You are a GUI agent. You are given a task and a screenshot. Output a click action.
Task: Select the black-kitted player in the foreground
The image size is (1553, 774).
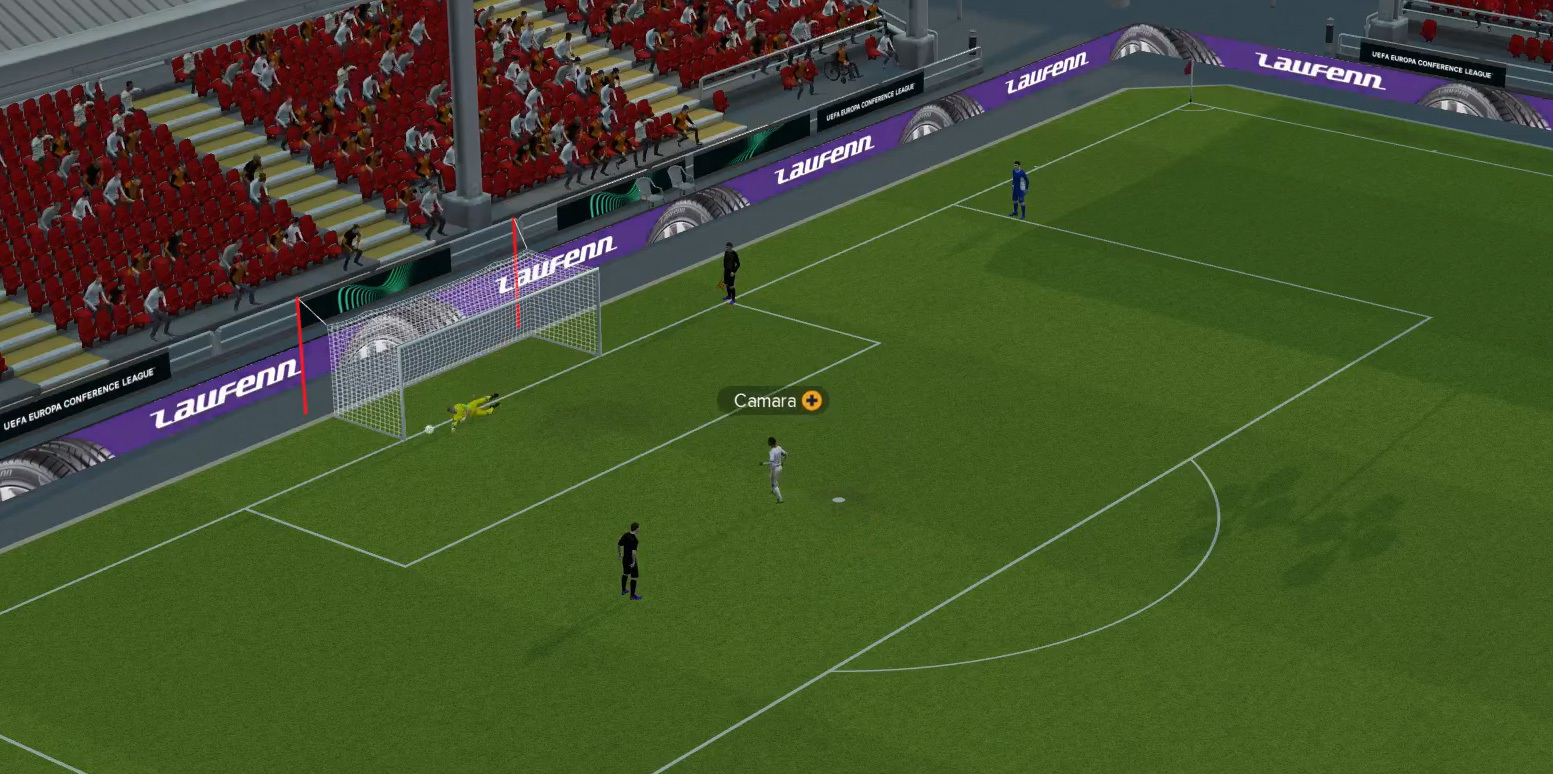coord(630,560)
